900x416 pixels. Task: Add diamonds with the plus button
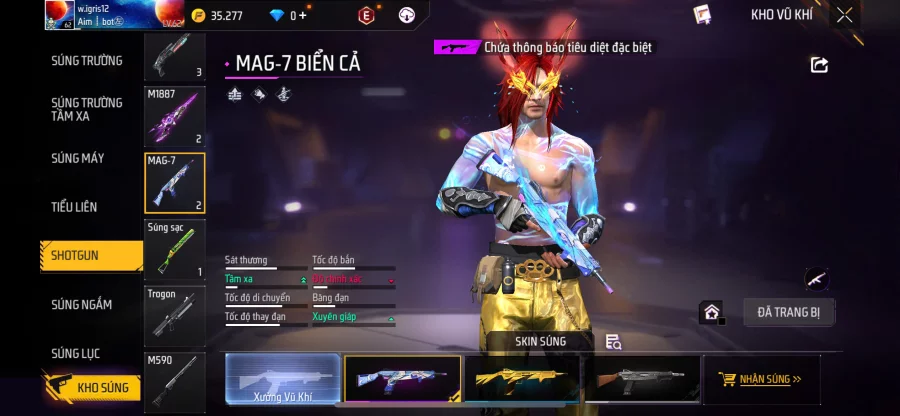pyautogui.click(x=303, y=15)
